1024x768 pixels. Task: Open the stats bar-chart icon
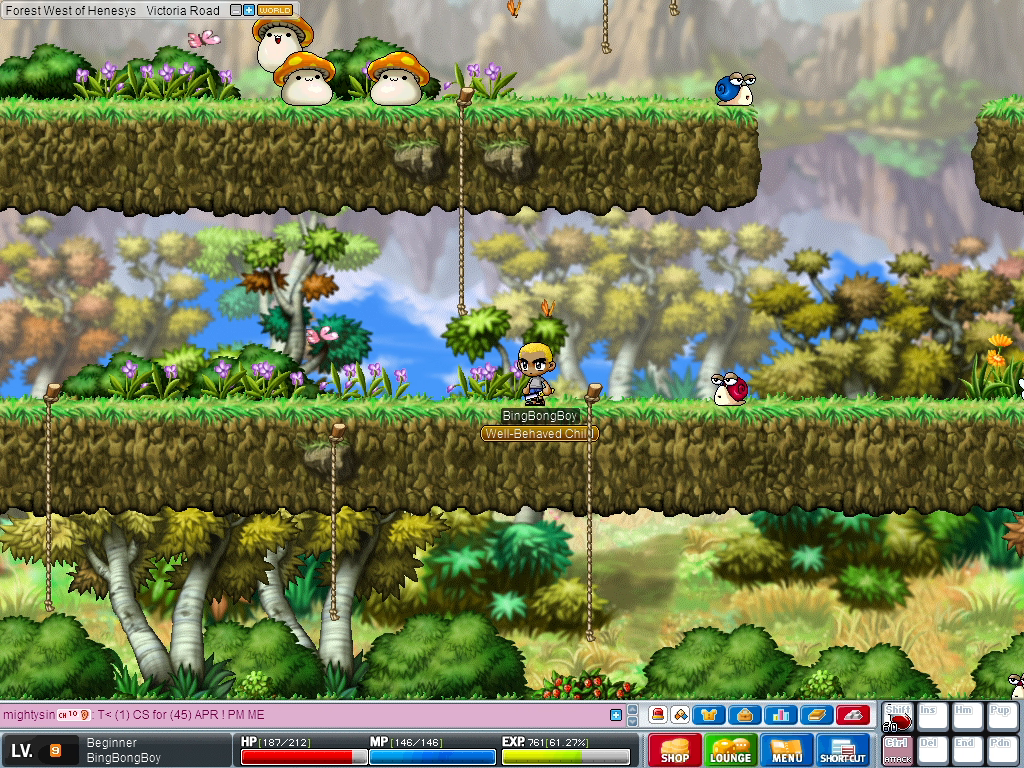point(781,714)
